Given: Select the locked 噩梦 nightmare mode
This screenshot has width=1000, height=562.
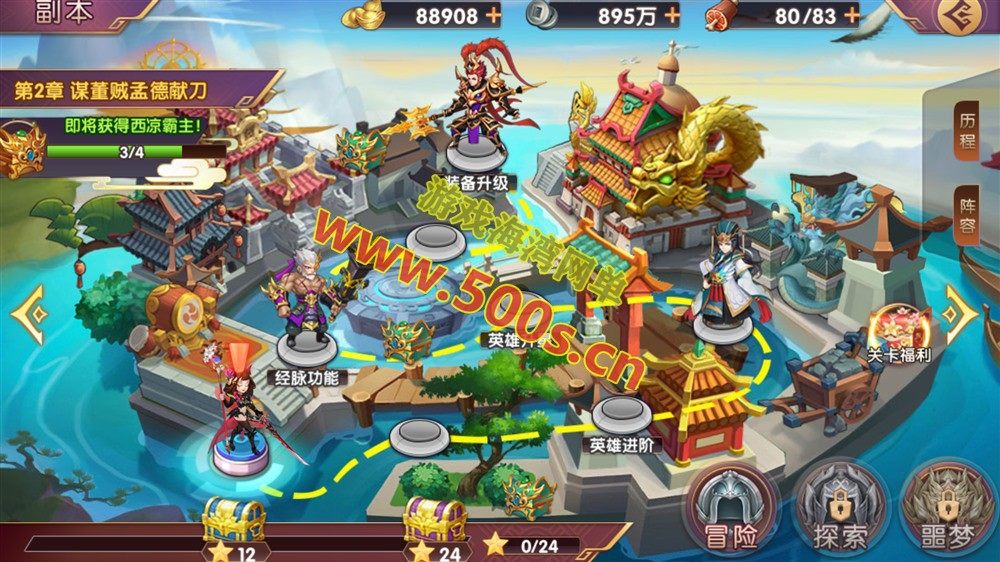Looking at the screenshot, I should tap(946, 510).
